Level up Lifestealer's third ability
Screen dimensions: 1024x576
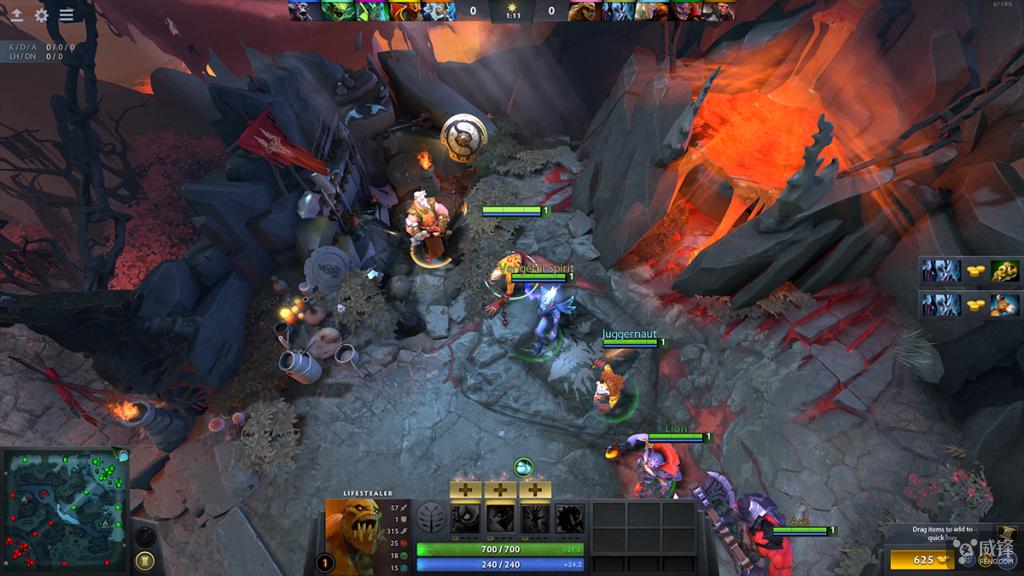pyautogui.click(x=535, y=490)
